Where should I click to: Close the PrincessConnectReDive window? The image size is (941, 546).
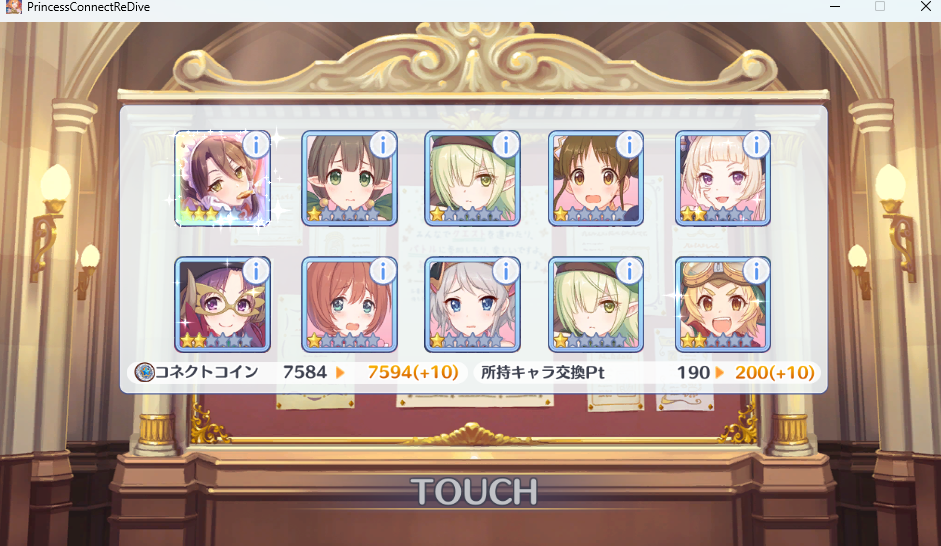point(924,7)
